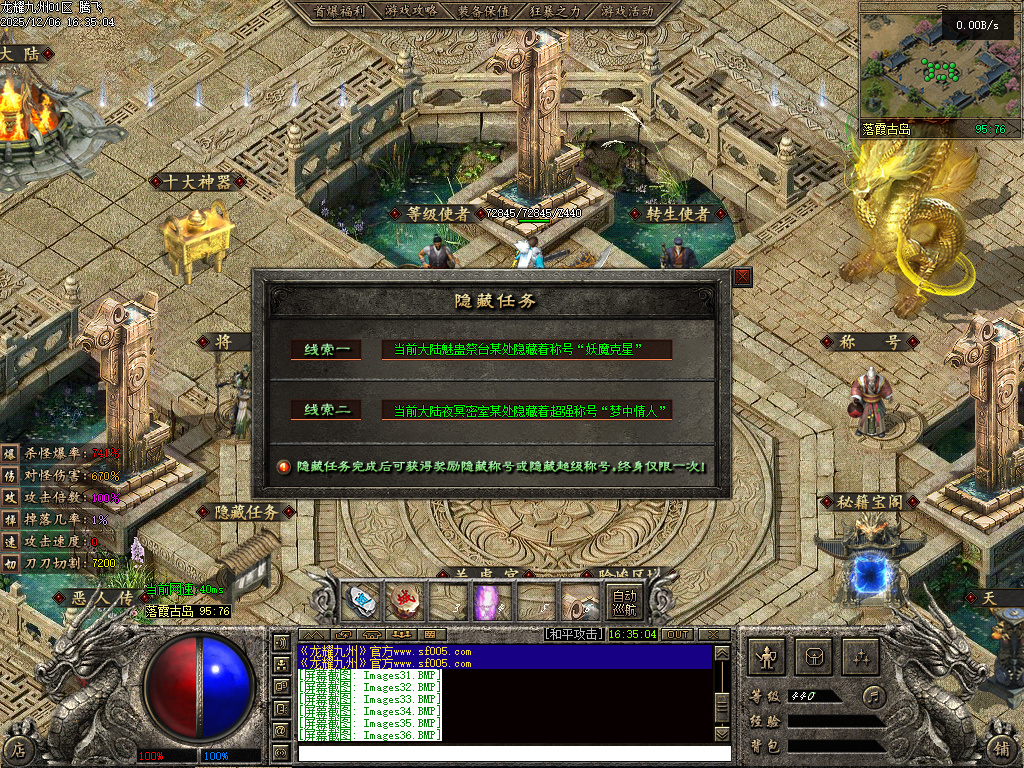Toggle the 自动巡航 auto-cruise button
Viewport: 1024px width, 768px height.
pyautogui.click(x=624, y=602)
